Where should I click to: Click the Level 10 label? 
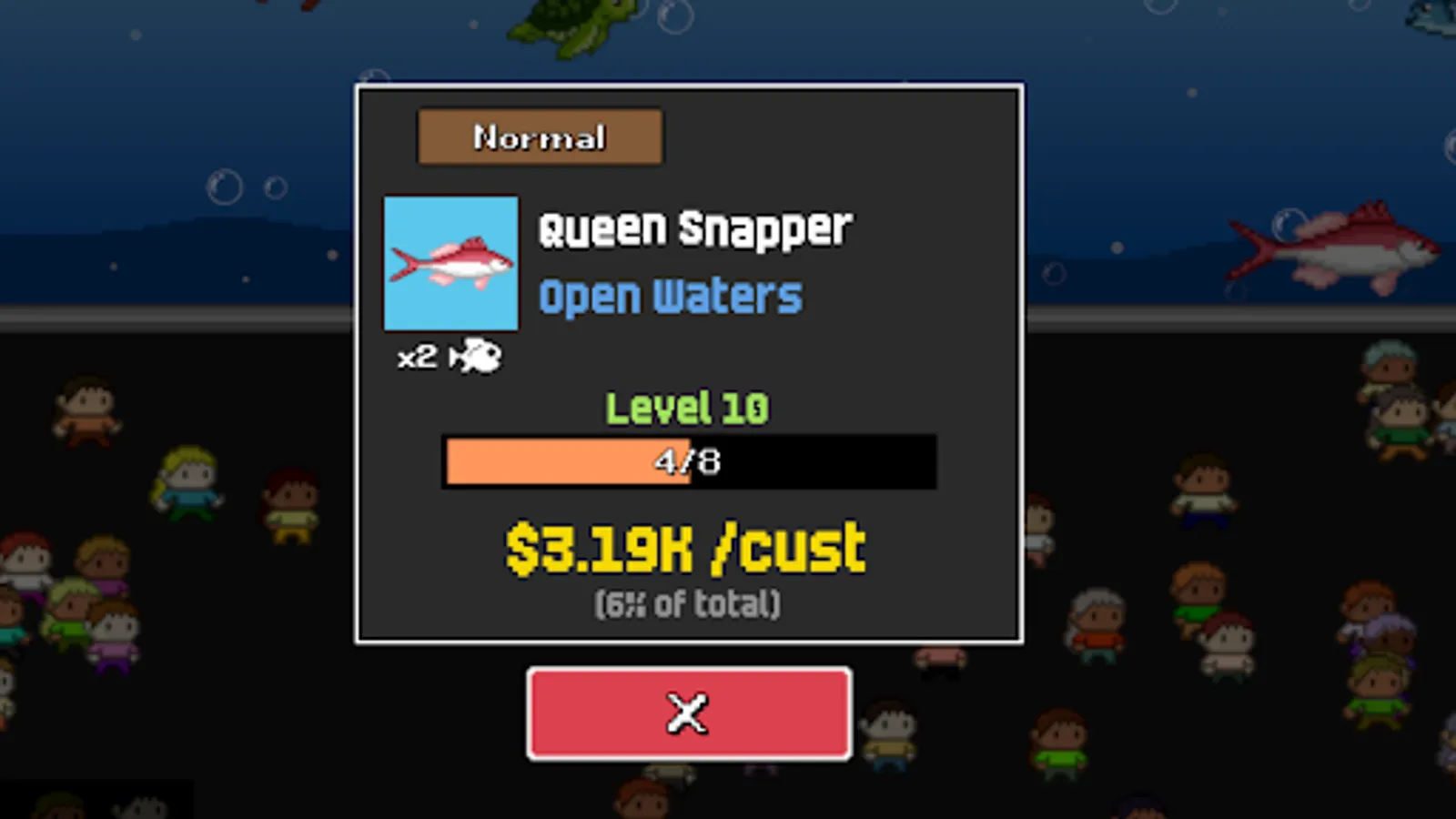(688, 408)
